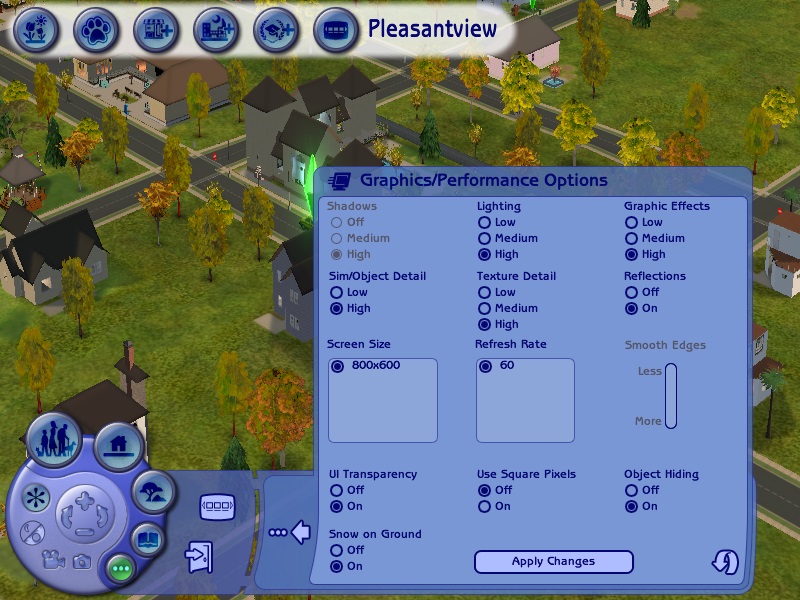Set Graphic Effects to Low
Screen dimensions: 800x600
[632, 223]
